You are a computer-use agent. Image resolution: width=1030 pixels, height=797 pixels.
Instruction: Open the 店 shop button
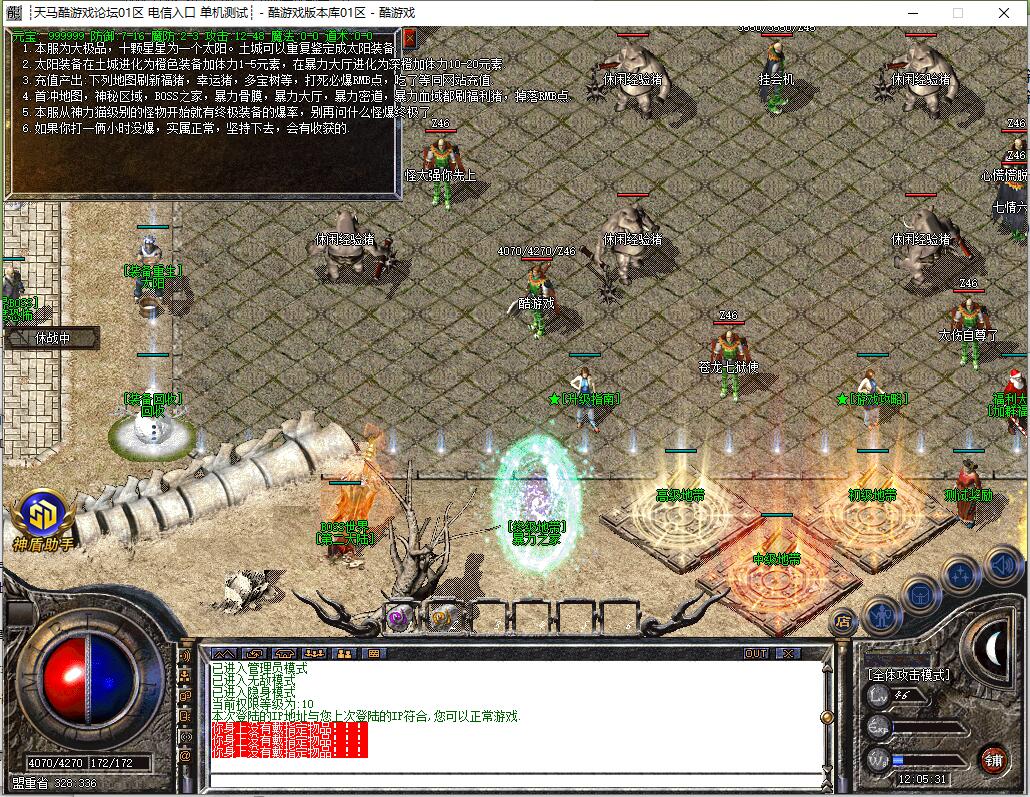point(844,620)
